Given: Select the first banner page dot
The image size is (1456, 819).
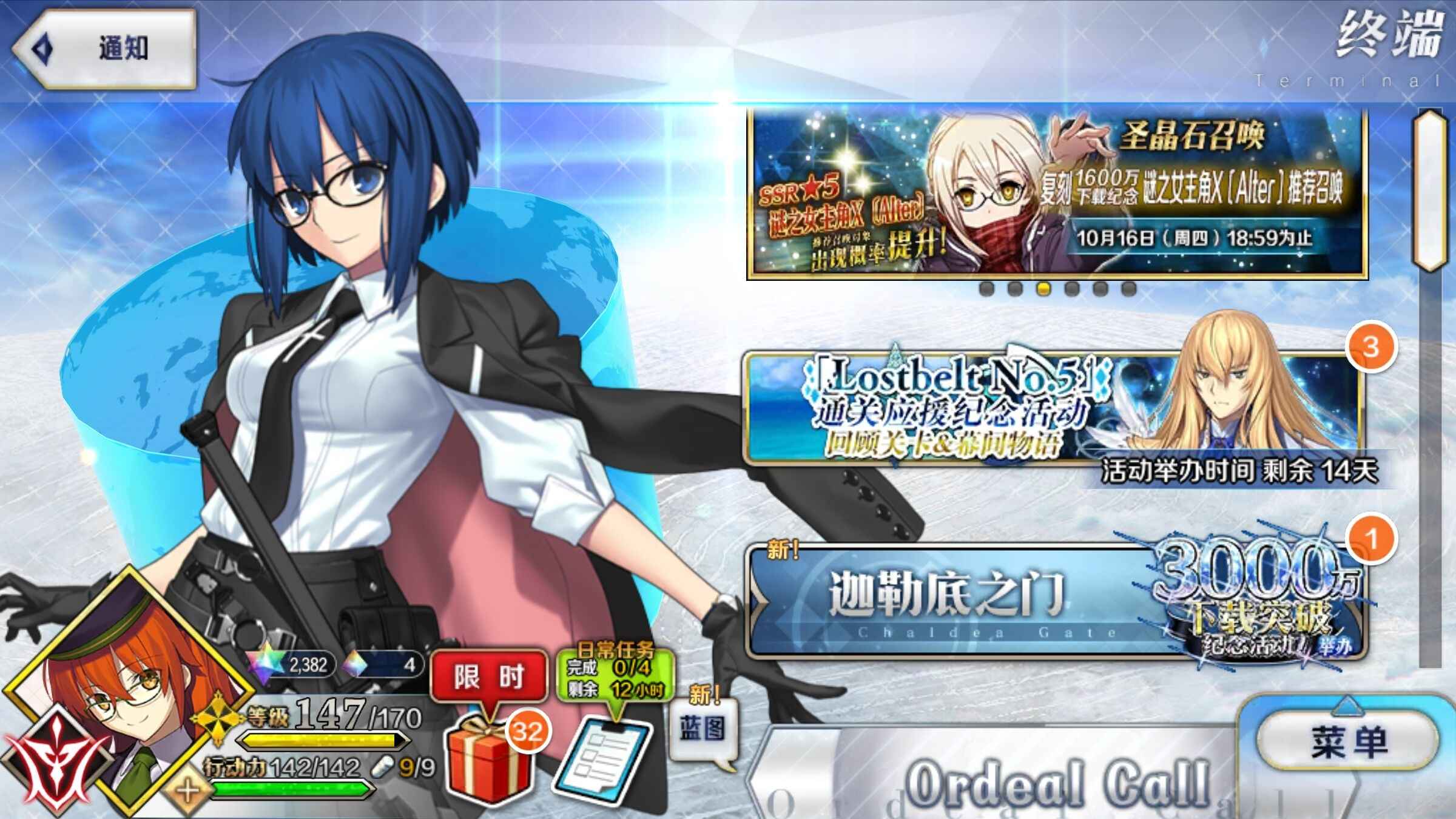Looking at the screenshot, I should (x=986, y=289).
